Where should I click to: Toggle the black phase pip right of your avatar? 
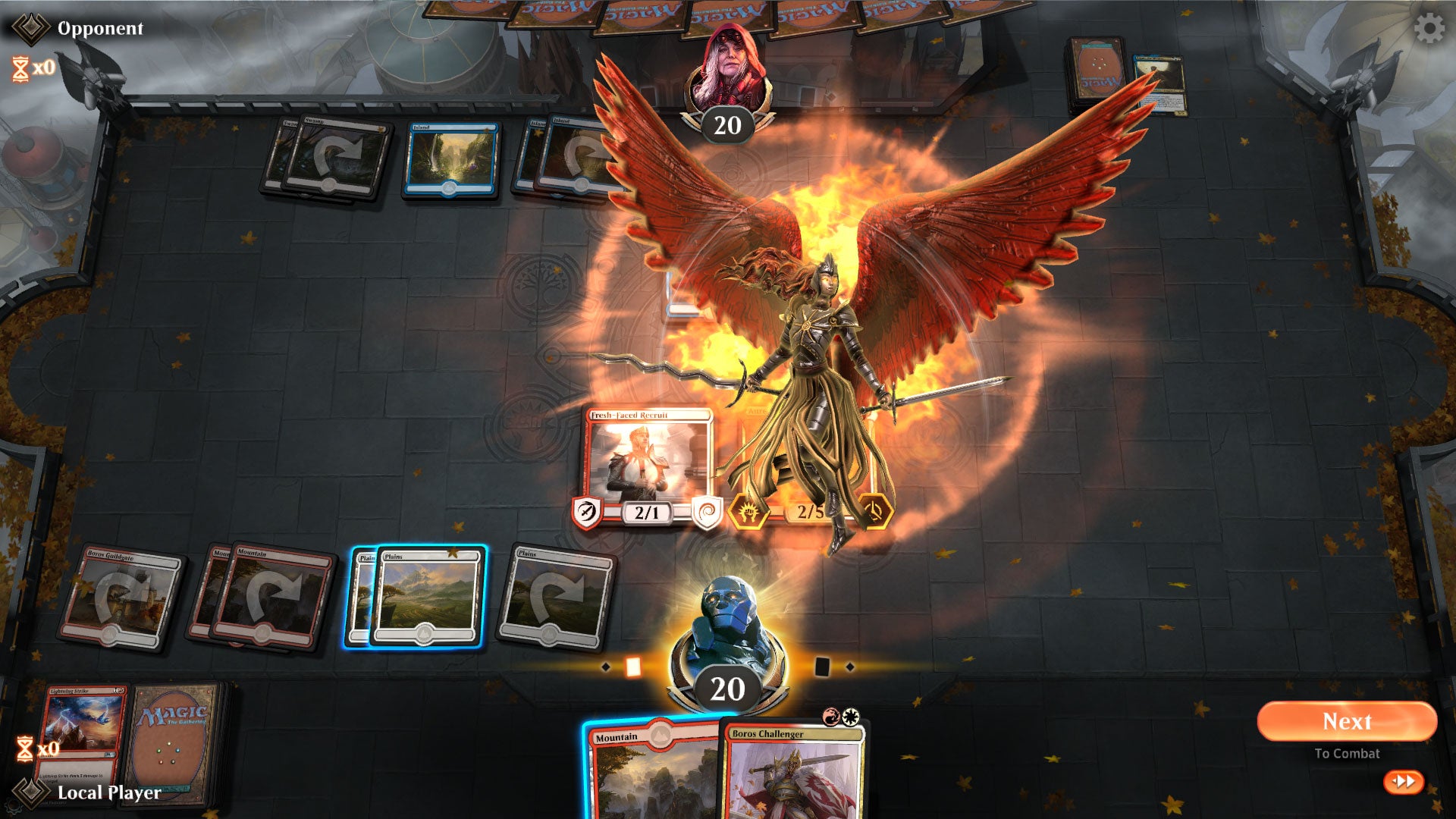pos(823,667)
